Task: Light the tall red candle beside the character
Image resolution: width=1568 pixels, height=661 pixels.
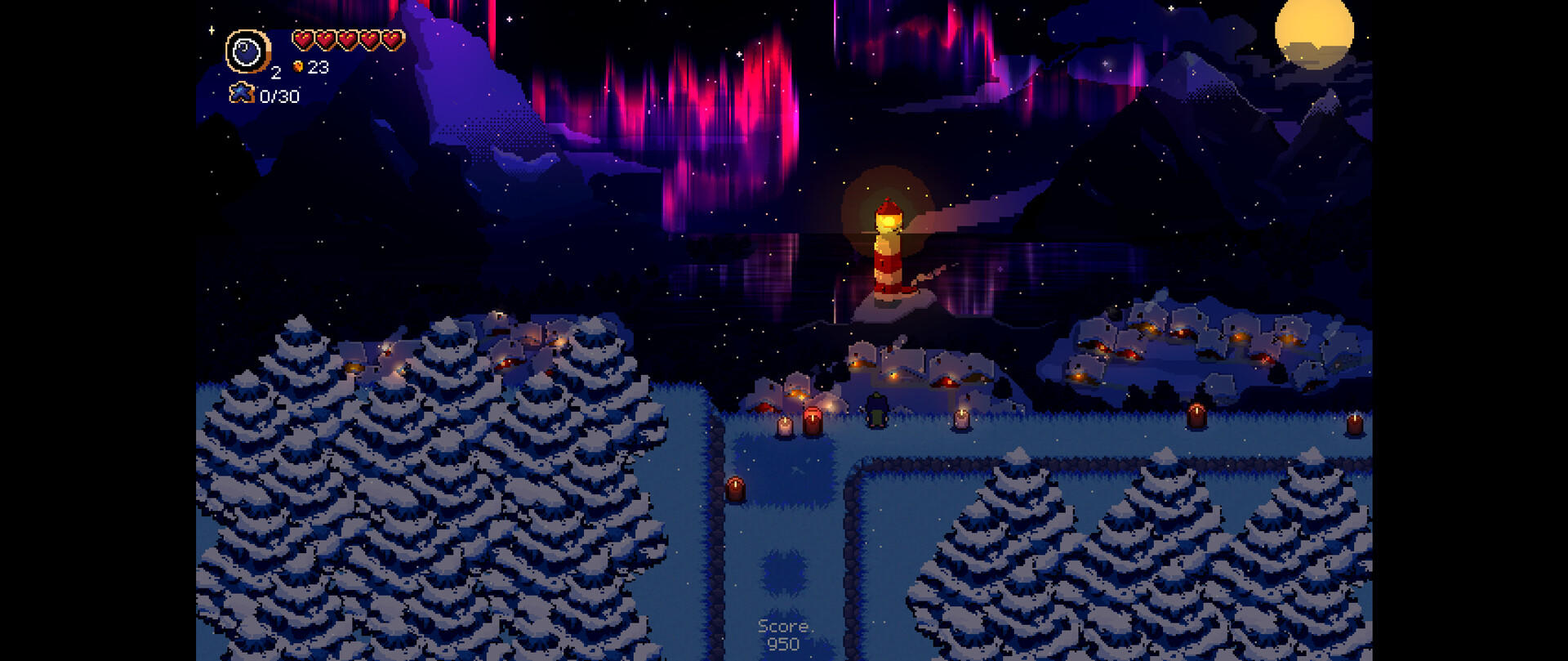Action: coord(813,421)
